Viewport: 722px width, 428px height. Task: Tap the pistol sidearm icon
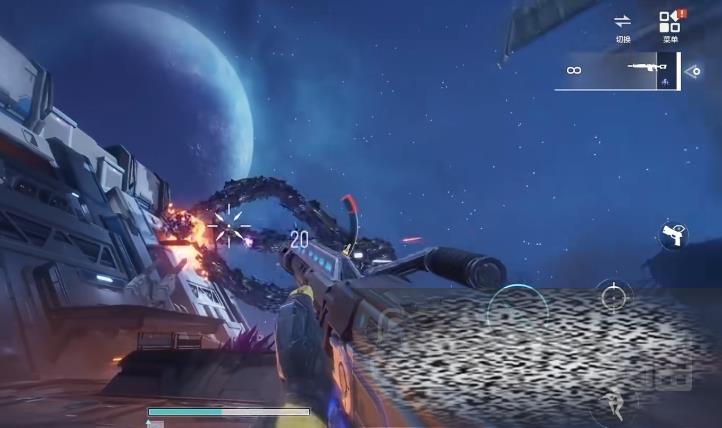(x=675, y=236)
